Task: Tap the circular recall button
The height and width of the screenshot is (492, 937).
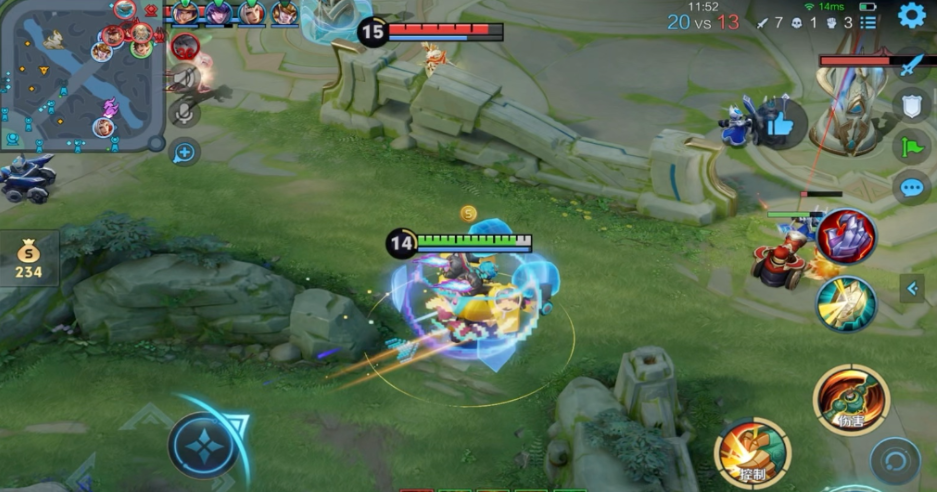Action: coord(895,462)
